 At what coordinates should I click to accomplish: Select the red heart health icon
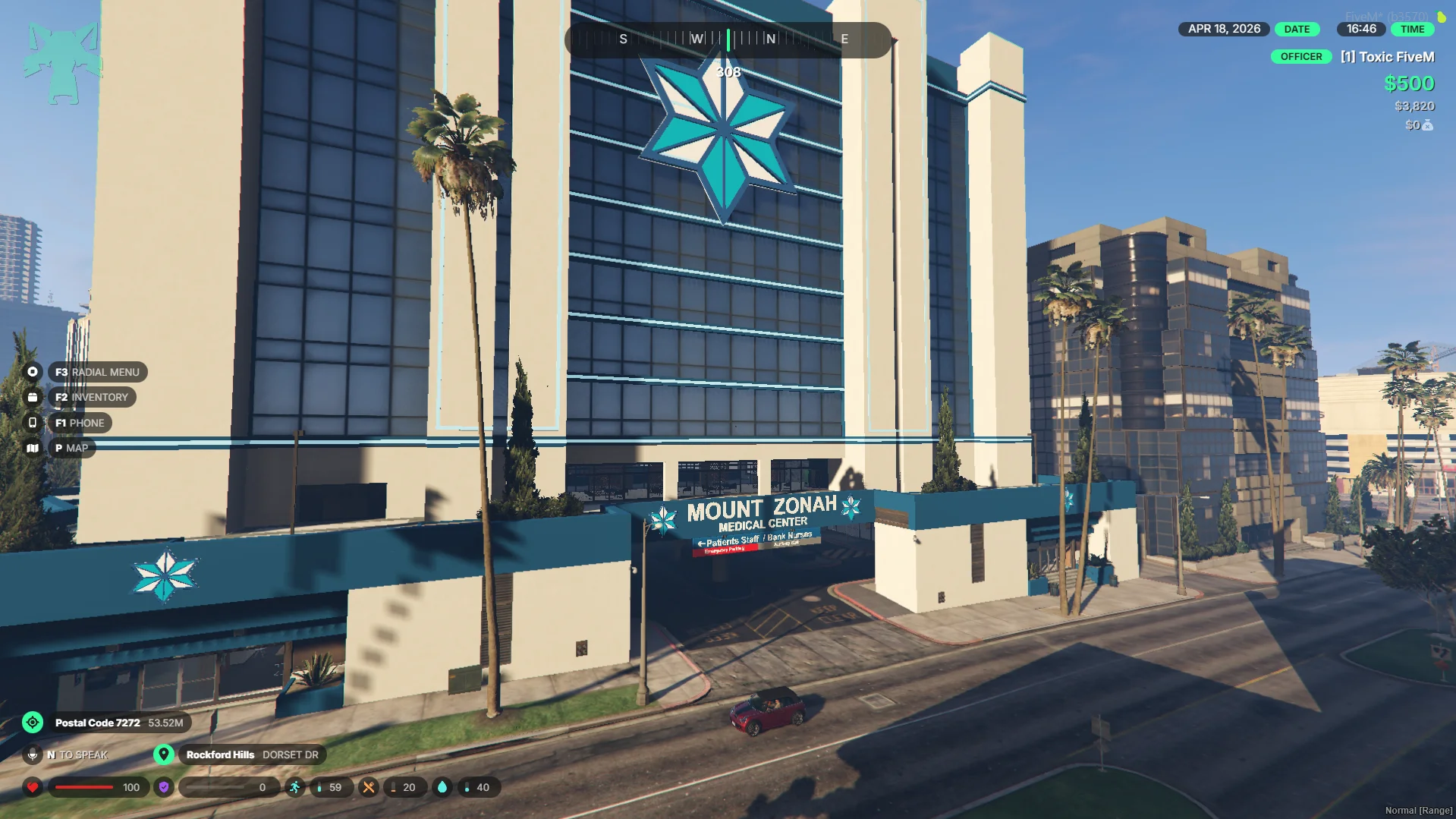[33, 787]
